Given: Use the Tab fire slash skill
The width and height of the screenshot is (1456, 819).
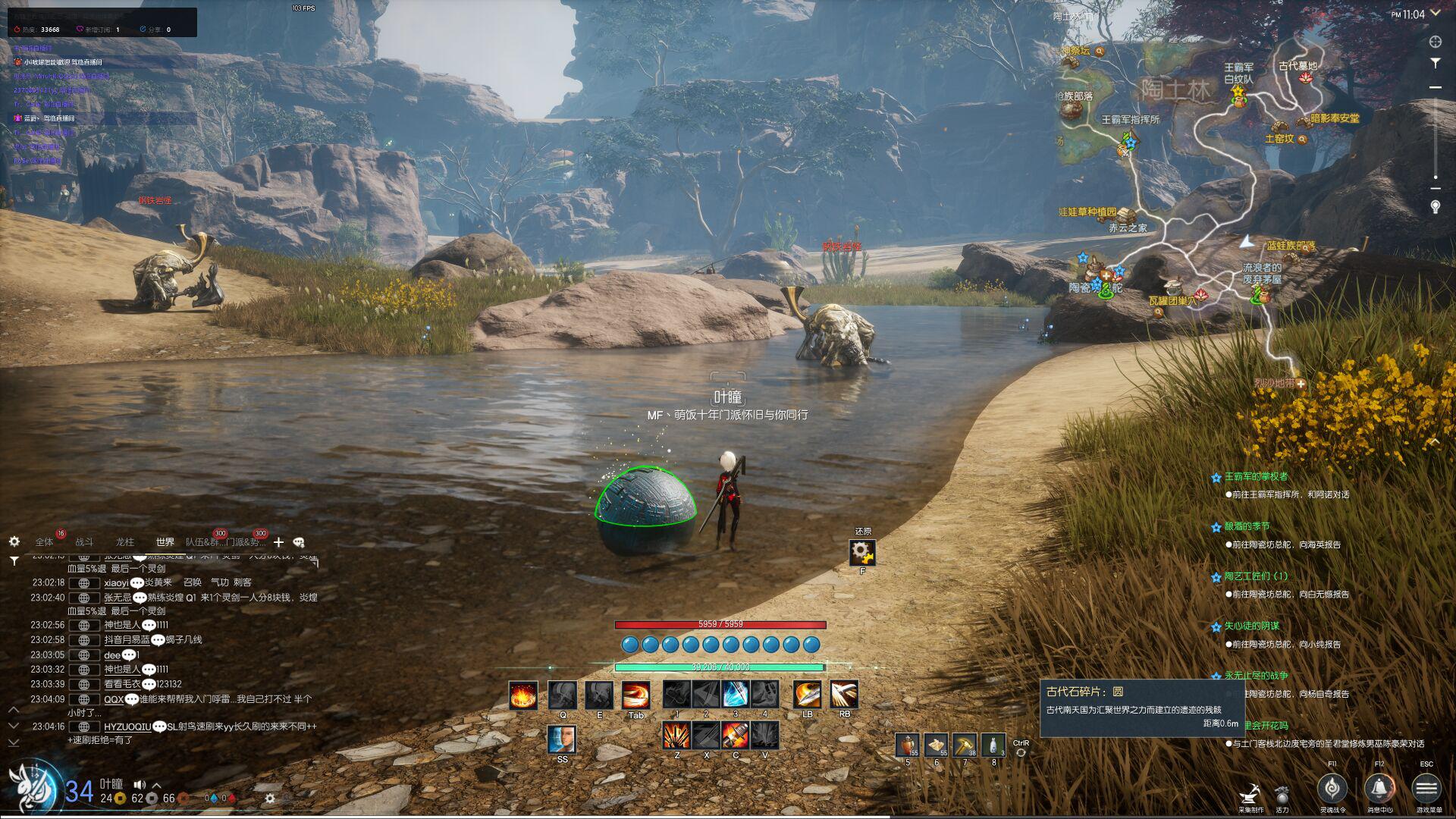Looking at the screenshot, I should tap(635, 695).
